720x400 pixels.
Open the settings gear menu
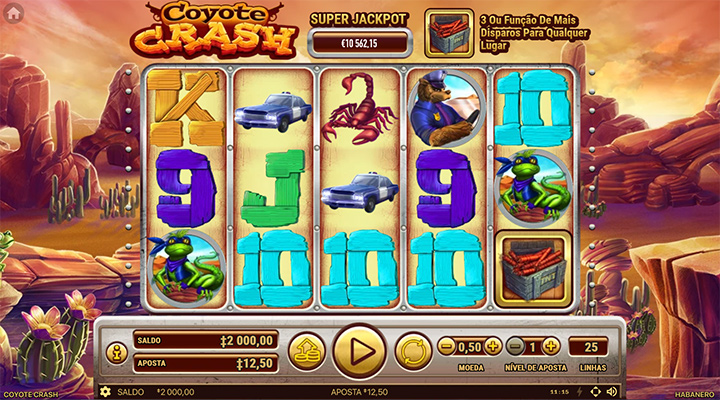104,392
